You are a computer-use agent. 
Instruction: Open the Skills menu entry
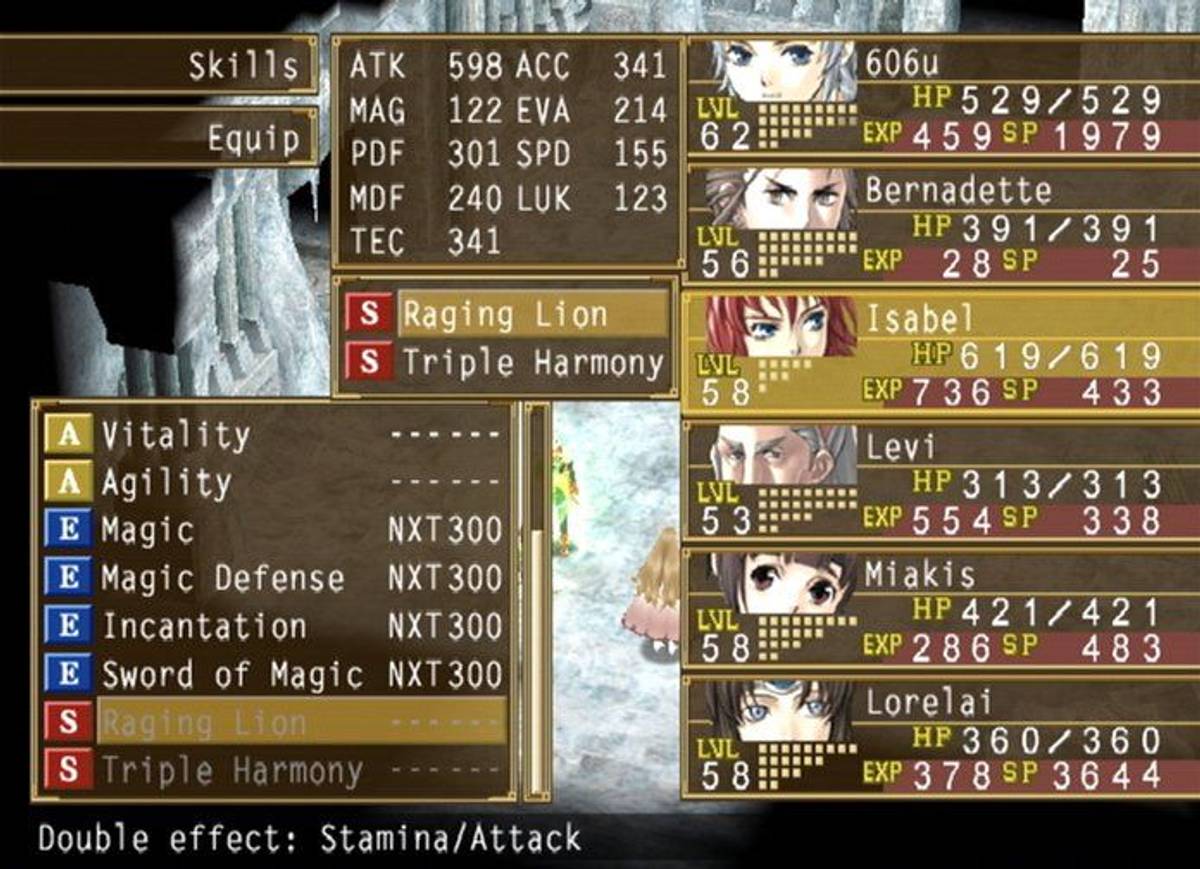click(x=160, y=66)
